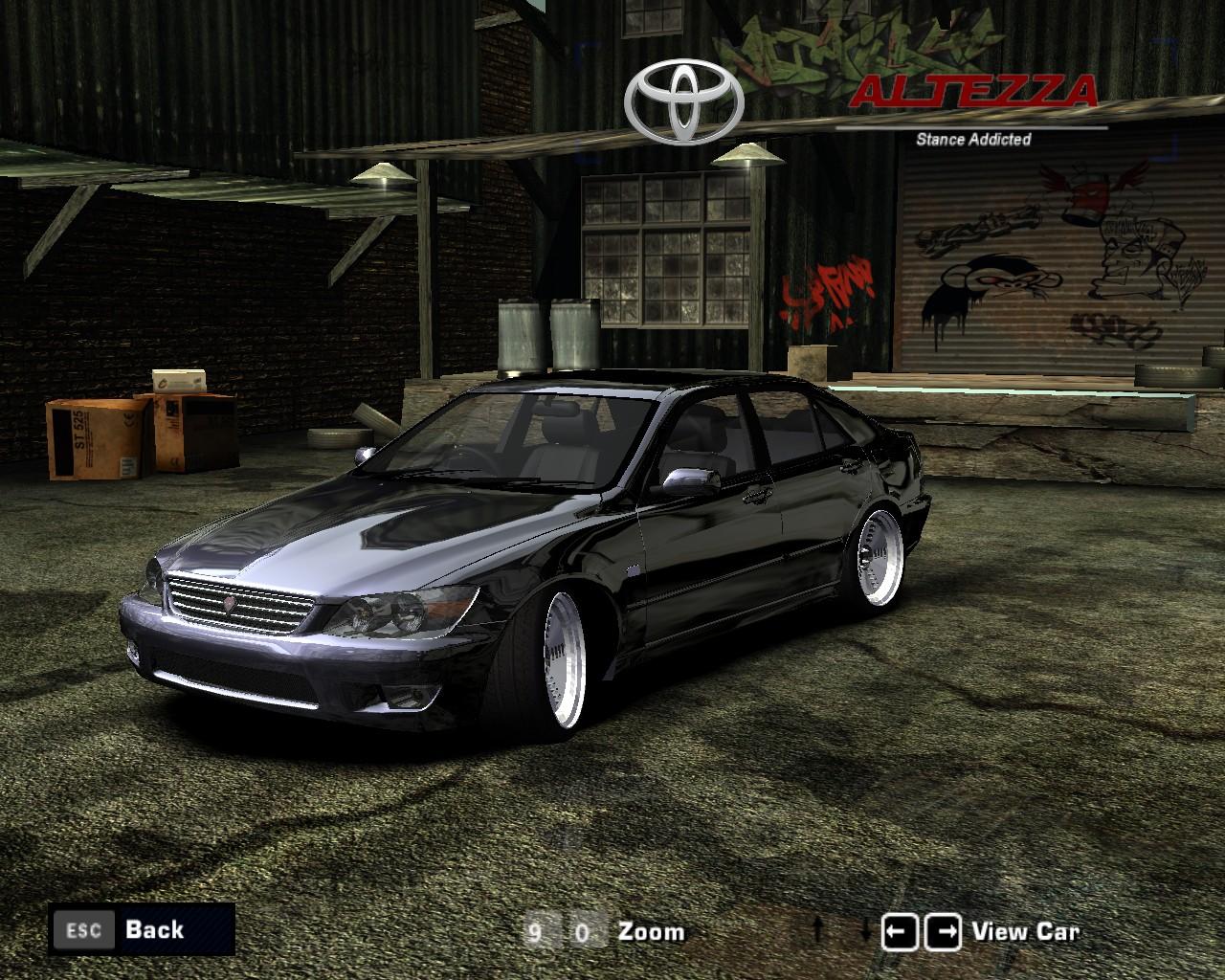Select the ESC key icon beside Back
This screenshot has height=980, width=1225.
(x=85, y=929)
